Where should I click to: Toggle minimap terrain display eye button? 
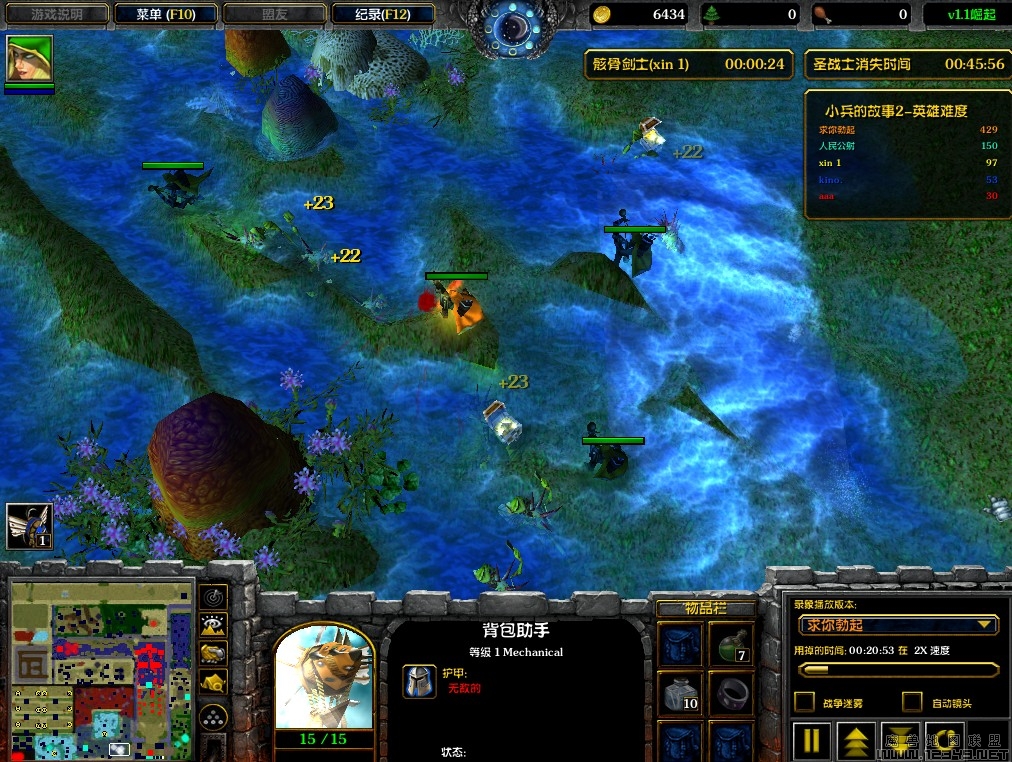point(214,625)
